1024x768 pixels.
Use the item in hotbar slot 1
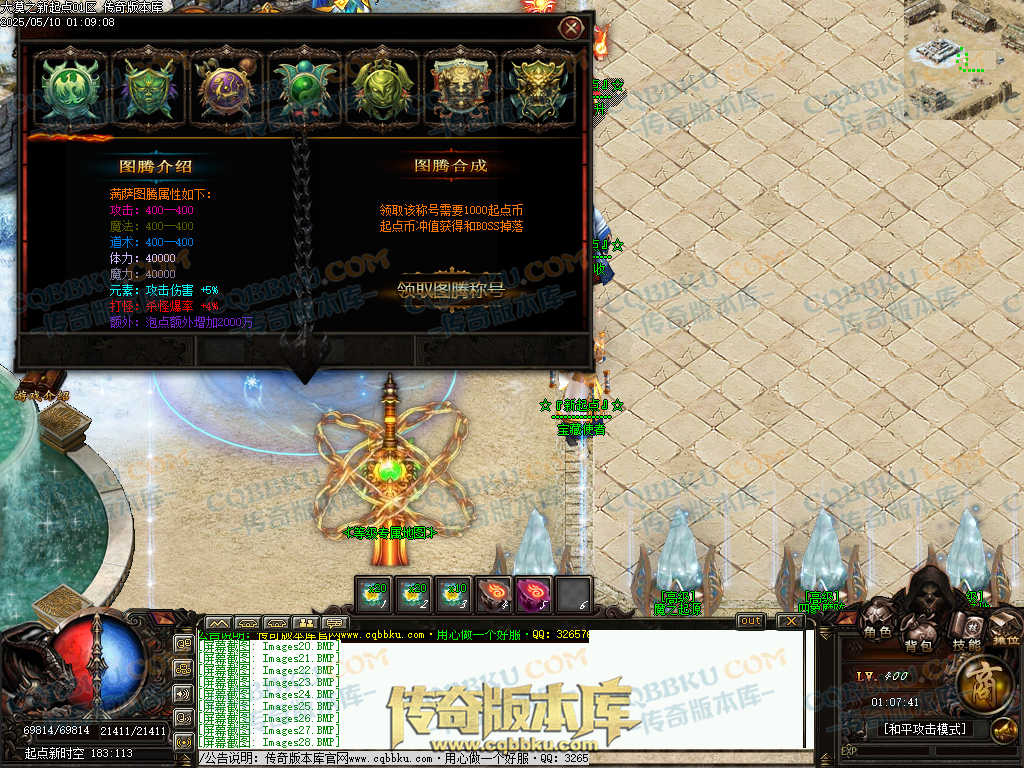click(x=376, y=593)
